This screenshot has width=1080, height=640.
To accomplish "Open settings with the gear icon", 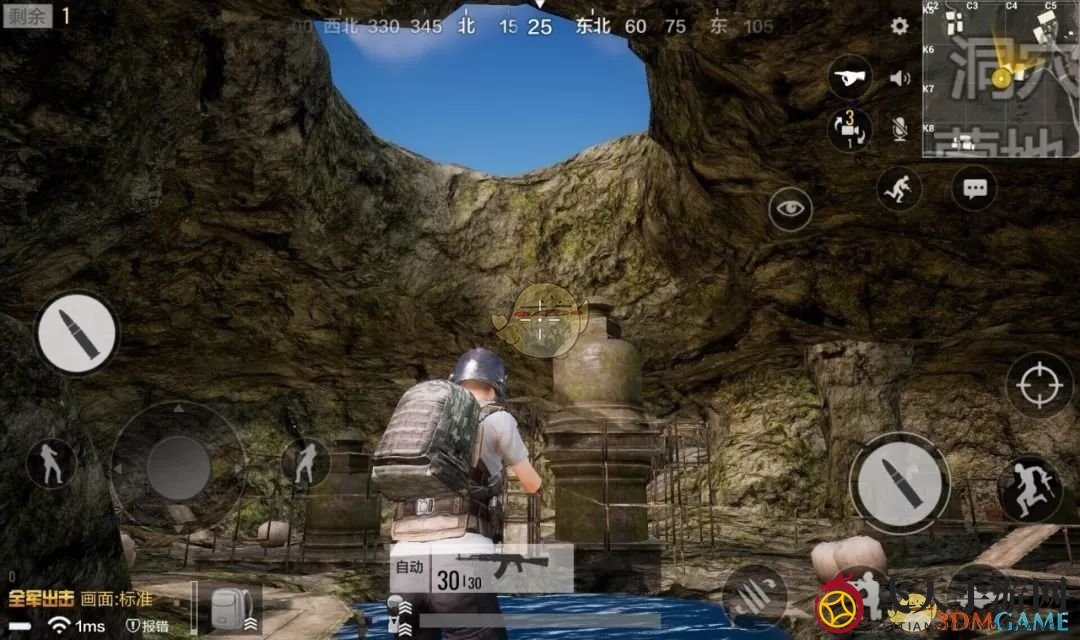I will (900, 27).
